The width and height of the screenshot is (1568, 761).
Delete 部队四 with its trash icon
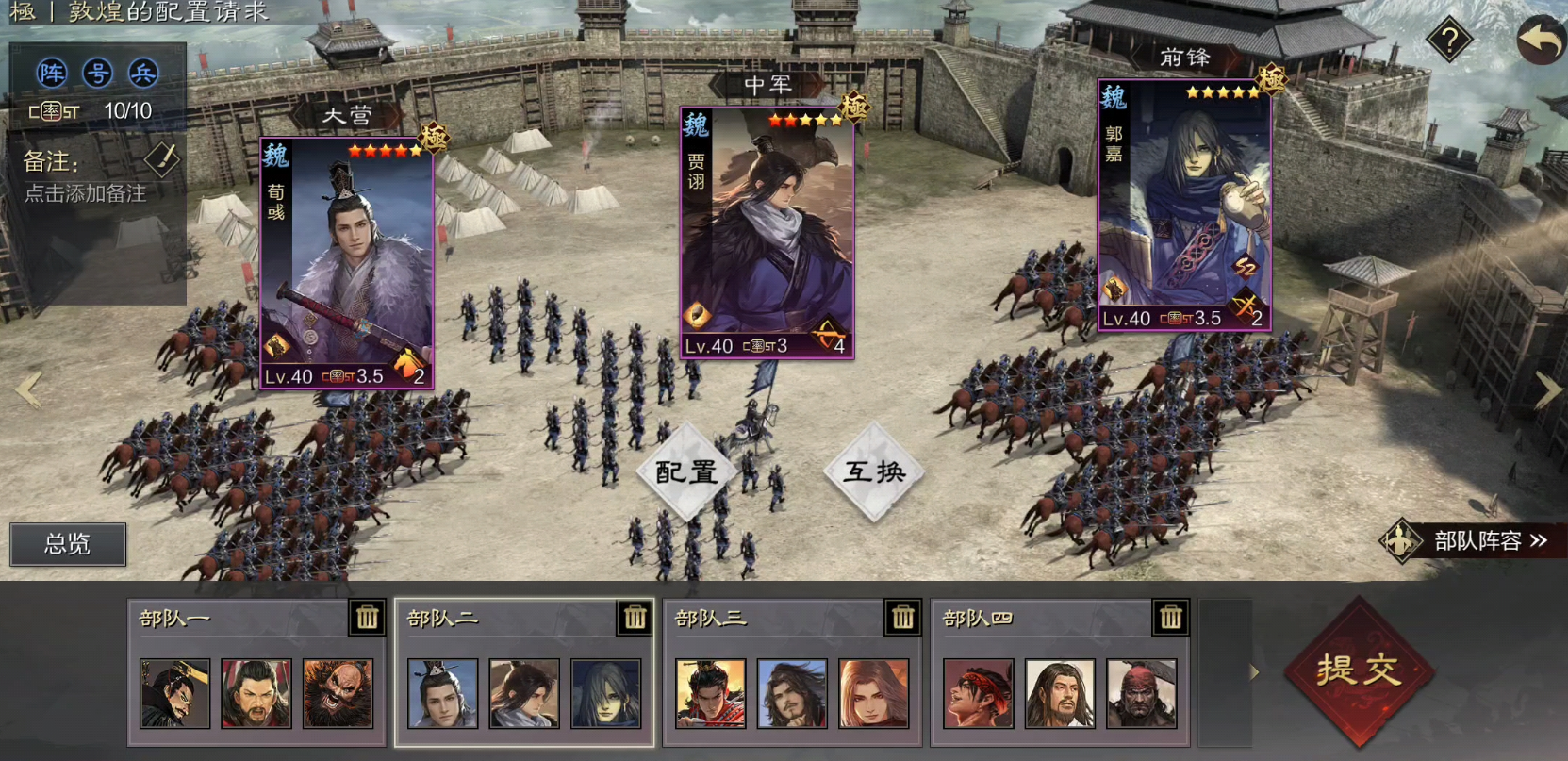[x=1170, y=618]
